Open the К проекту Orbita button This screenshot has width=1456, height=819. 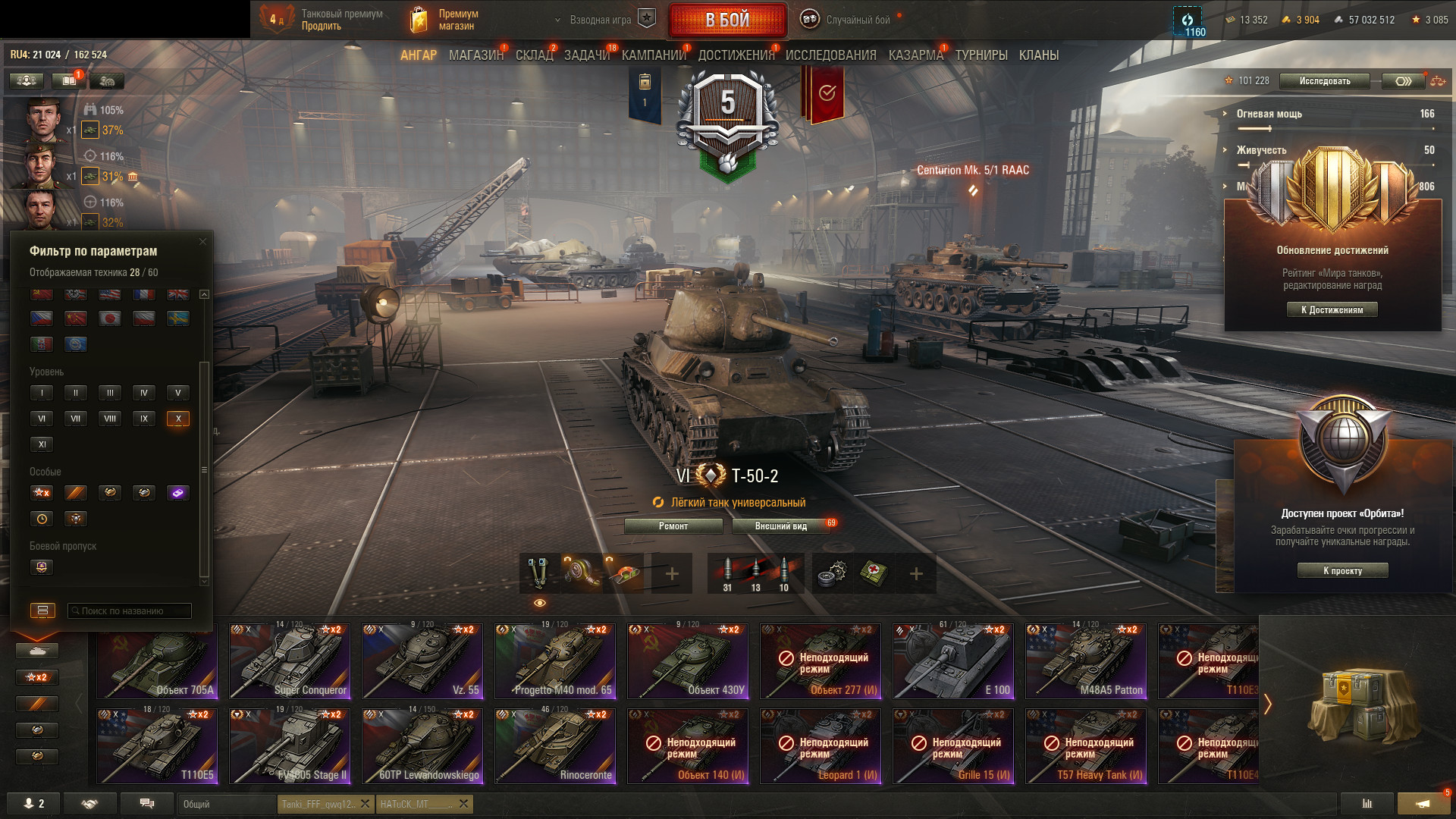click(x=1342, y=571)
